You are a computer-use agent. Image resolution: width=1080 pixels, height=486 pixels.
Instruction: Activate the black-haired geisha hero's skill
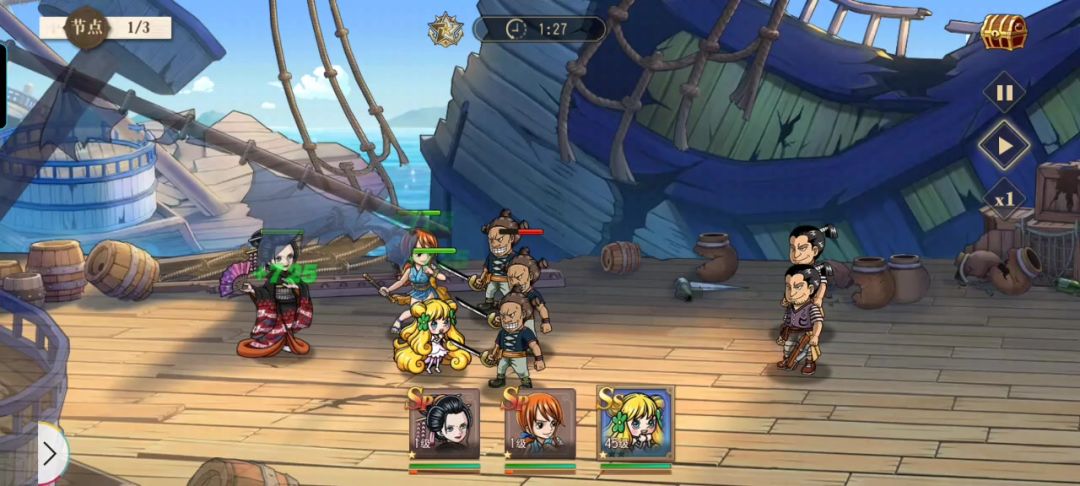point(443,425)
